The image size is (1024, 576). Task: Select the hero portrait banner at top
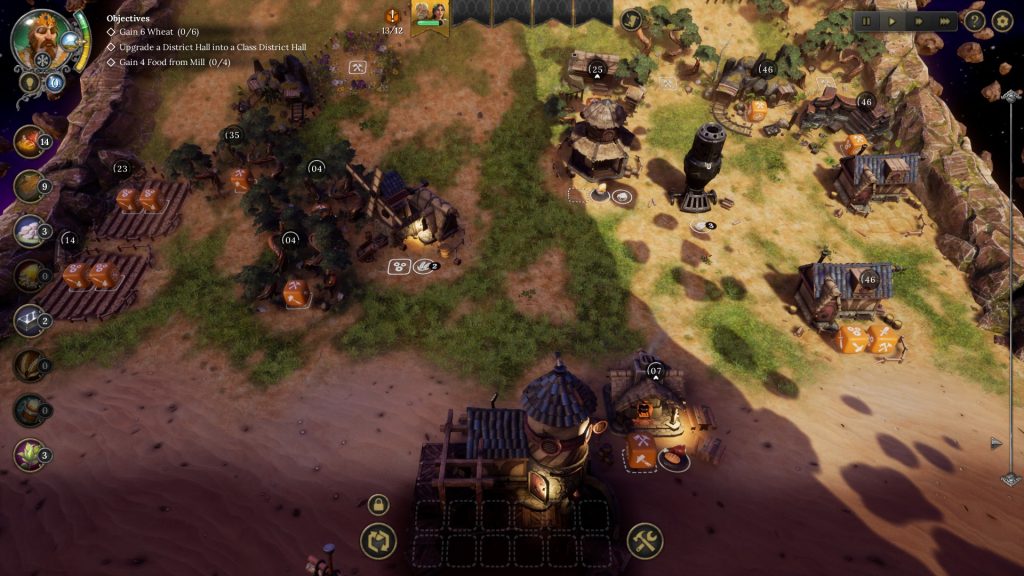[430, 17]
